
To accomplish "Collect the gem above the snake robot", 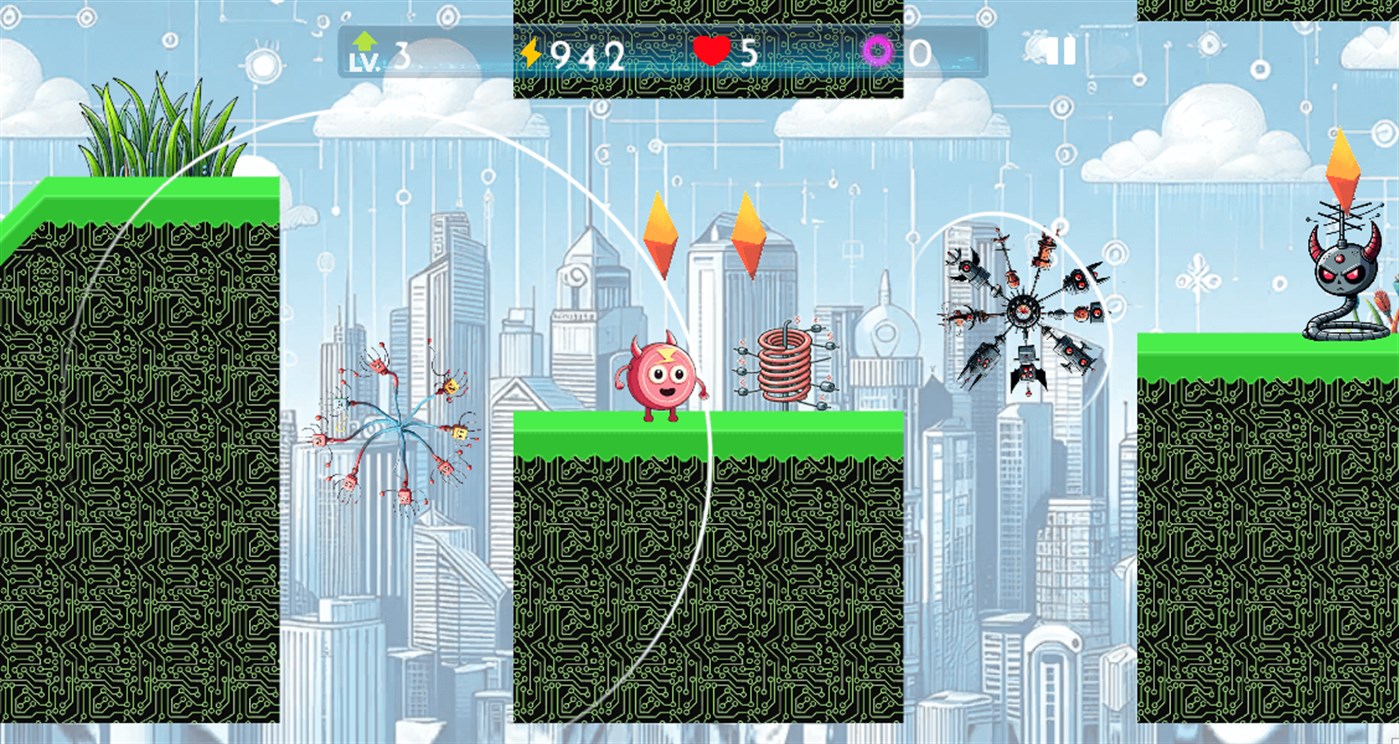I will coord(1341,172).
